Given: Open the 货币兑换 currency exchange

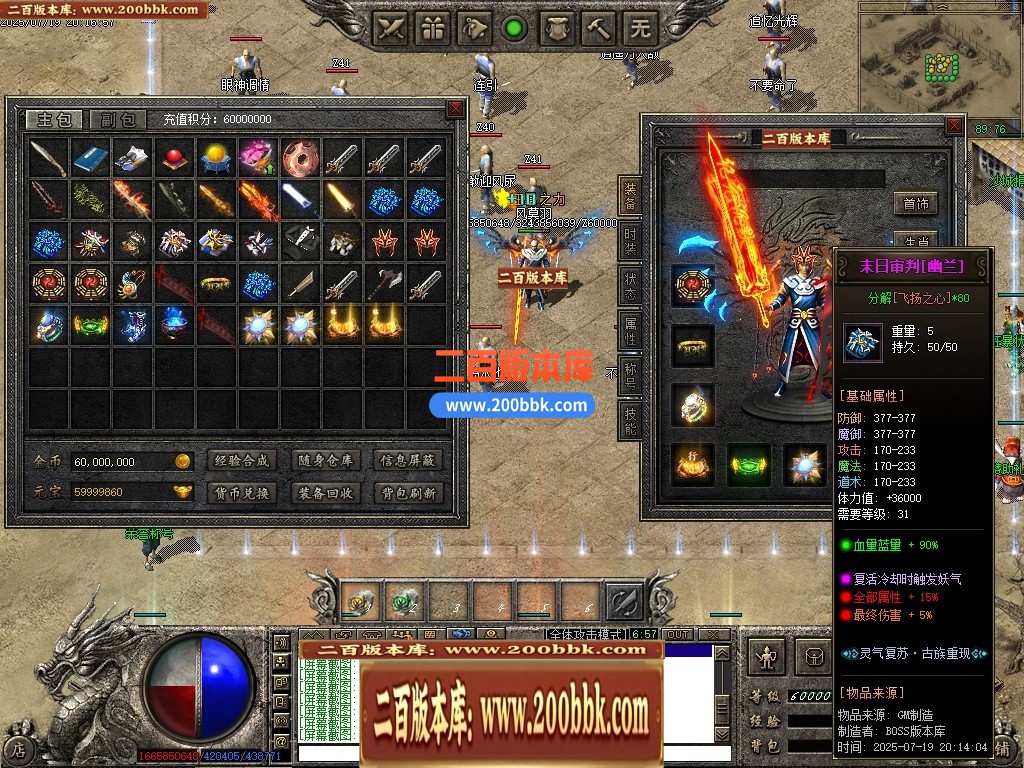Looking at the screenshot, I should coord(242,493).
